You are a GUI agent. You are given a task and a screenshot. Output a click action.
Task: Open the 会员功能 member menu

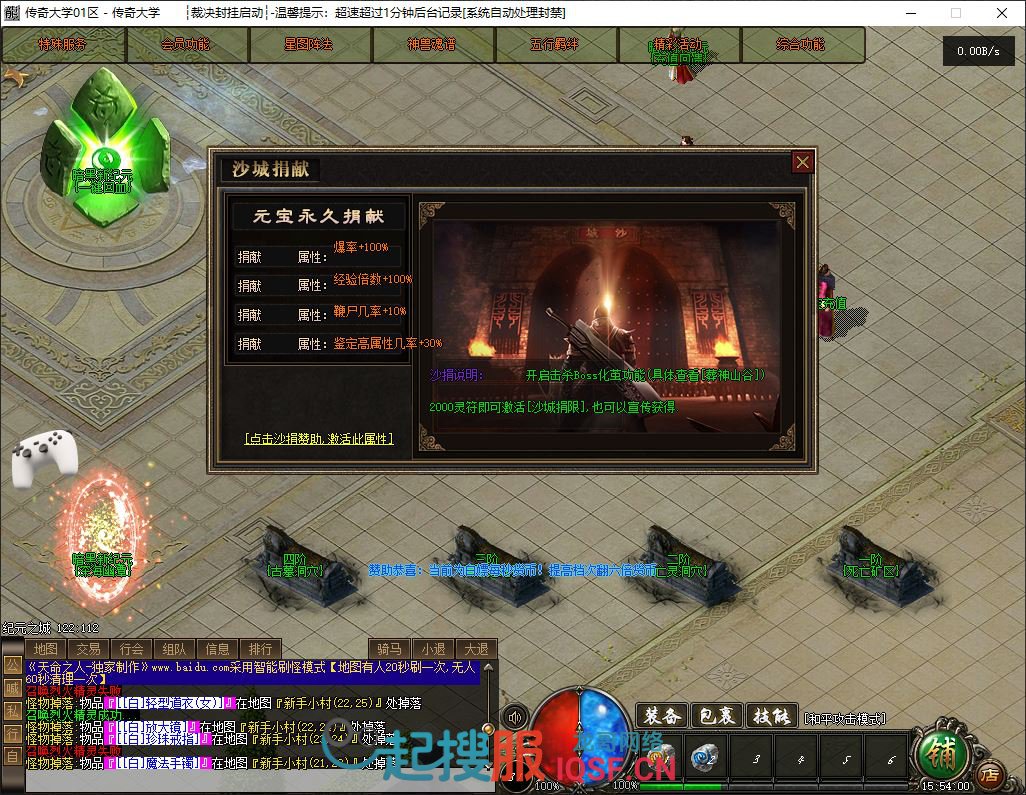pos(186,45)
